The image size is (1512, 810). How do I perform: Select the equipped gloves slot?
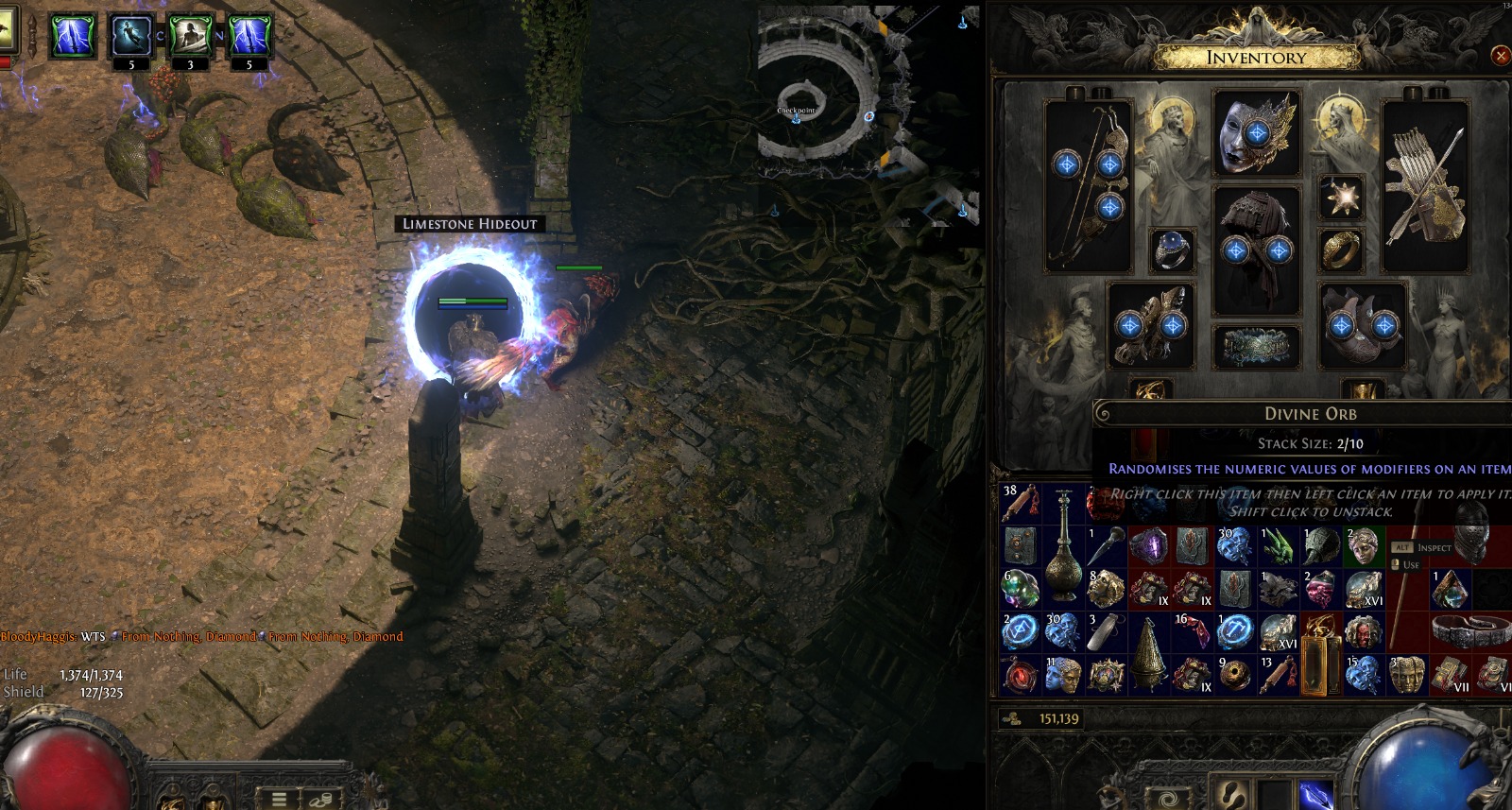click(1151, 325)
